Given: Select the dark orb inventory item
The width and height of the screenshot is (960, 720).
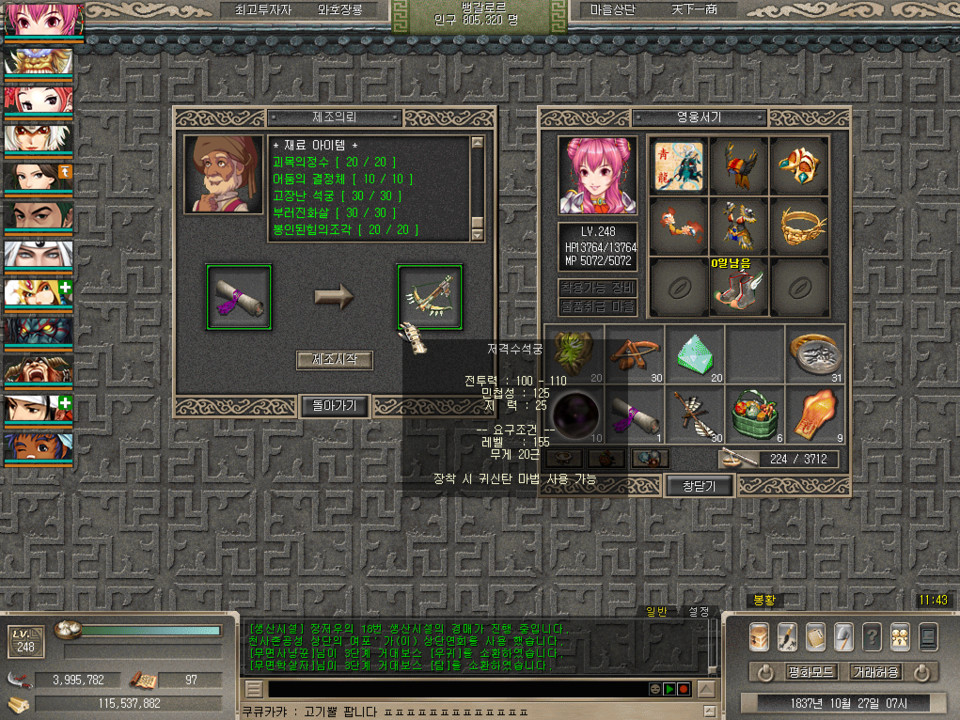Looking at the screenshot, I should (576, 412).
